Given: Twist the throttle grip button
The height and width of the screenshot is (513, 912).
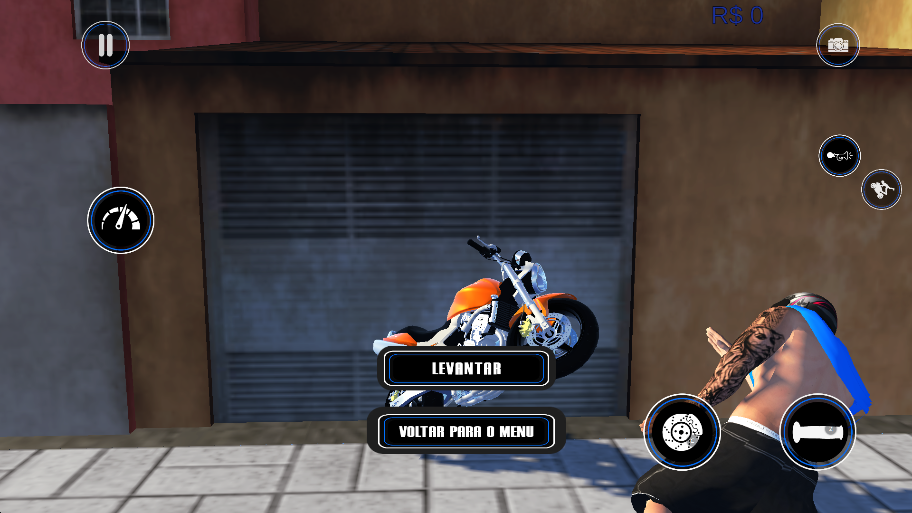Looking at the screenshot, I should (817, 432).
